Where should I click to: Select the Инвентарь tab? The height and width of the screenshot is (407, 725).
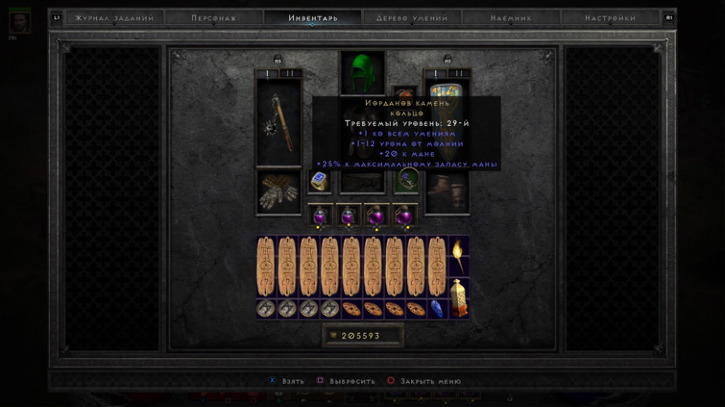tap(313, 18)
